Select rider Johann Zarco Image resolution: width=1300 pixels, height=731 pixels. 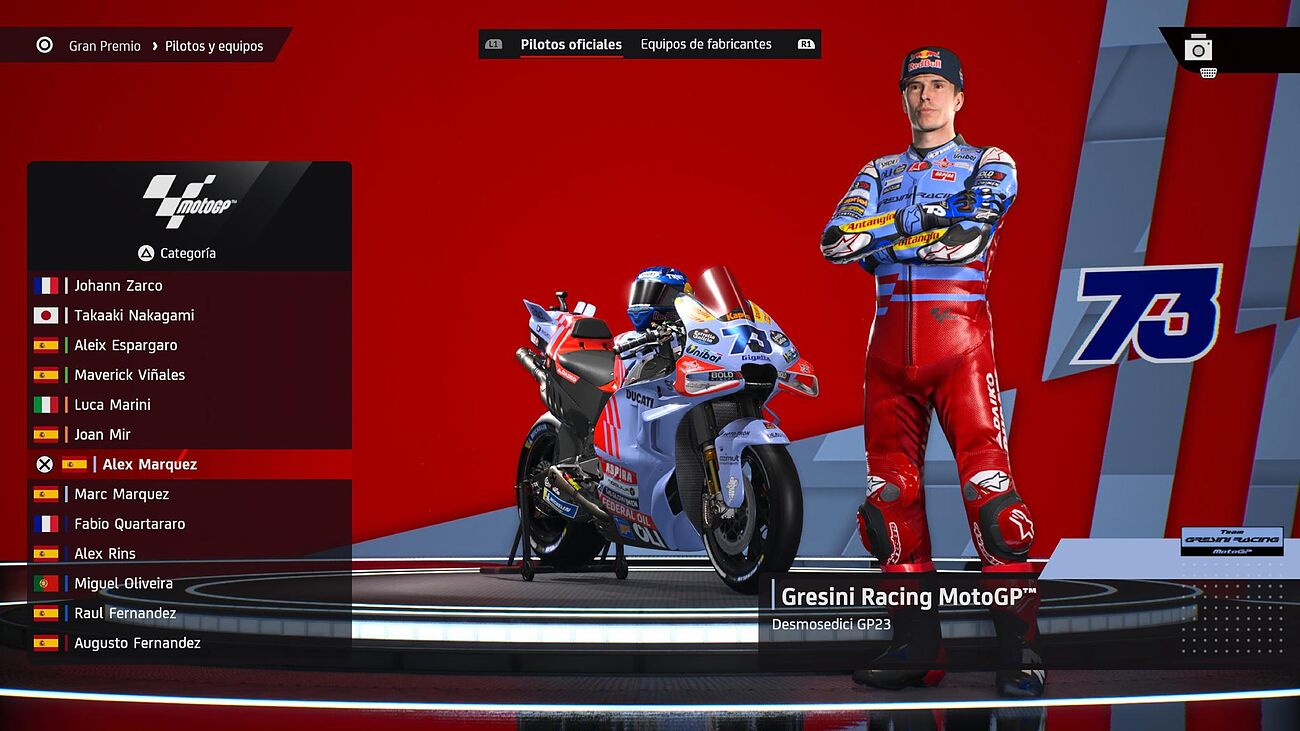click(118, 286)
